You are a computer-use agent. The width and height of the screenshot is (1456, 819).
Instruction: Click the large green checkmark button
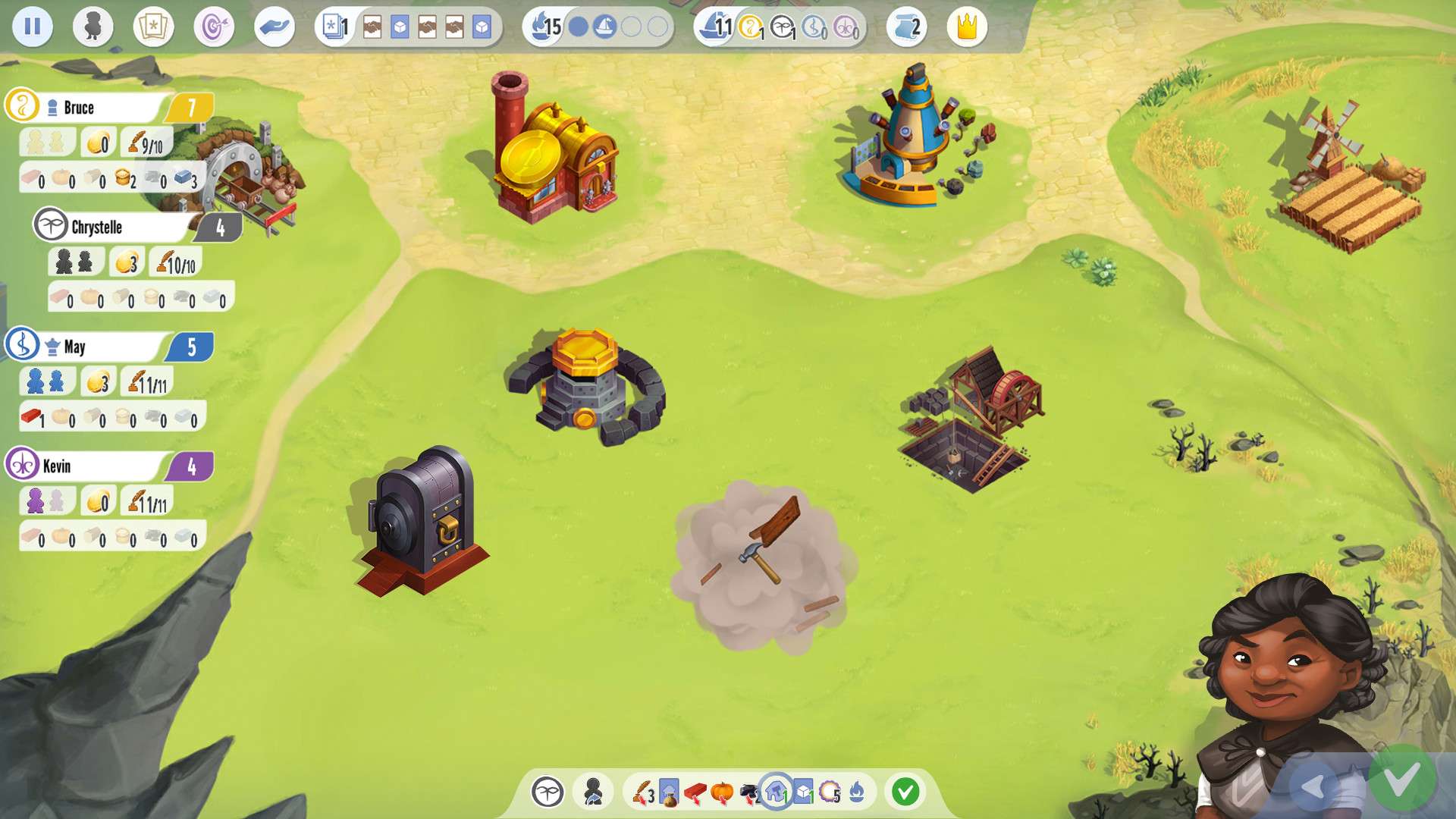tap(1401, 779)
